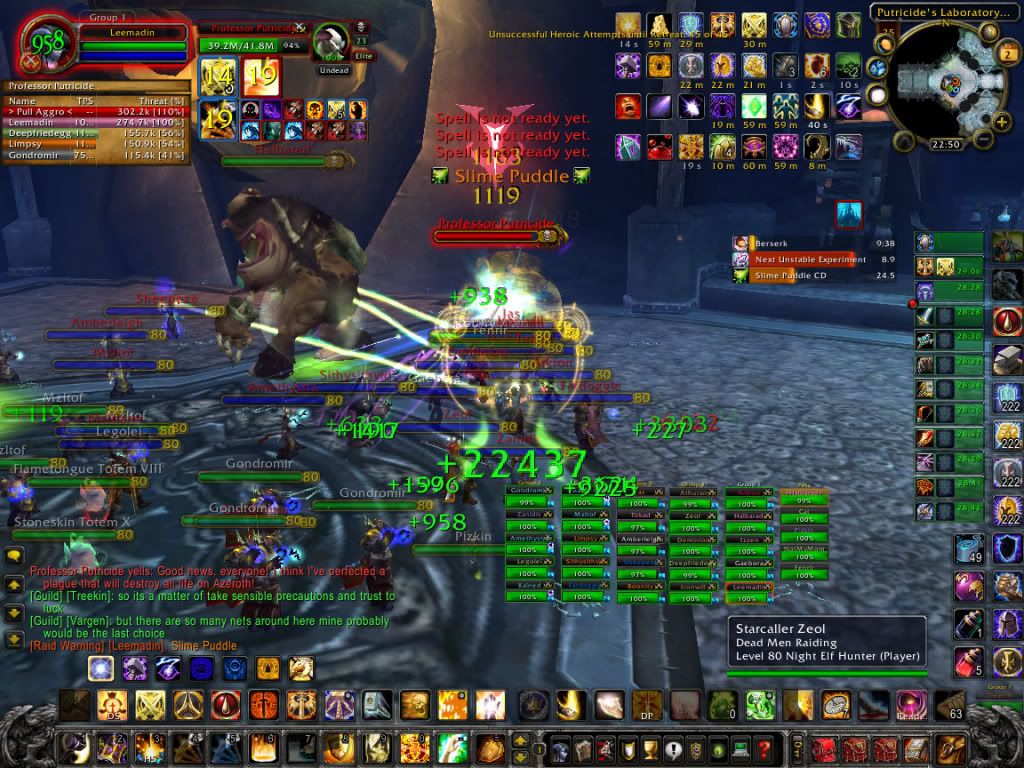Viewport: 1024px width, 768px height.
Task: Click the chat scroll-up arrow button
Action: pos(14,584)
